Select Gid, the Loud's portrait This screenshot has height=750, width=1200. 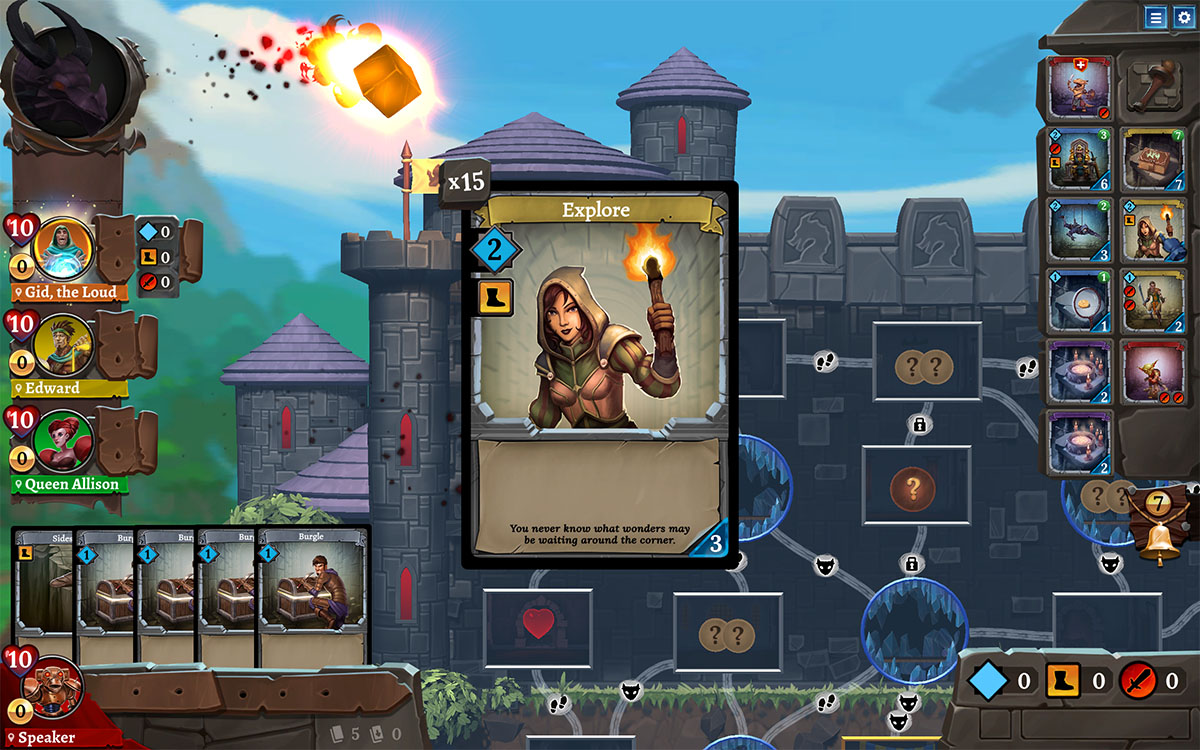coord(64,247)
